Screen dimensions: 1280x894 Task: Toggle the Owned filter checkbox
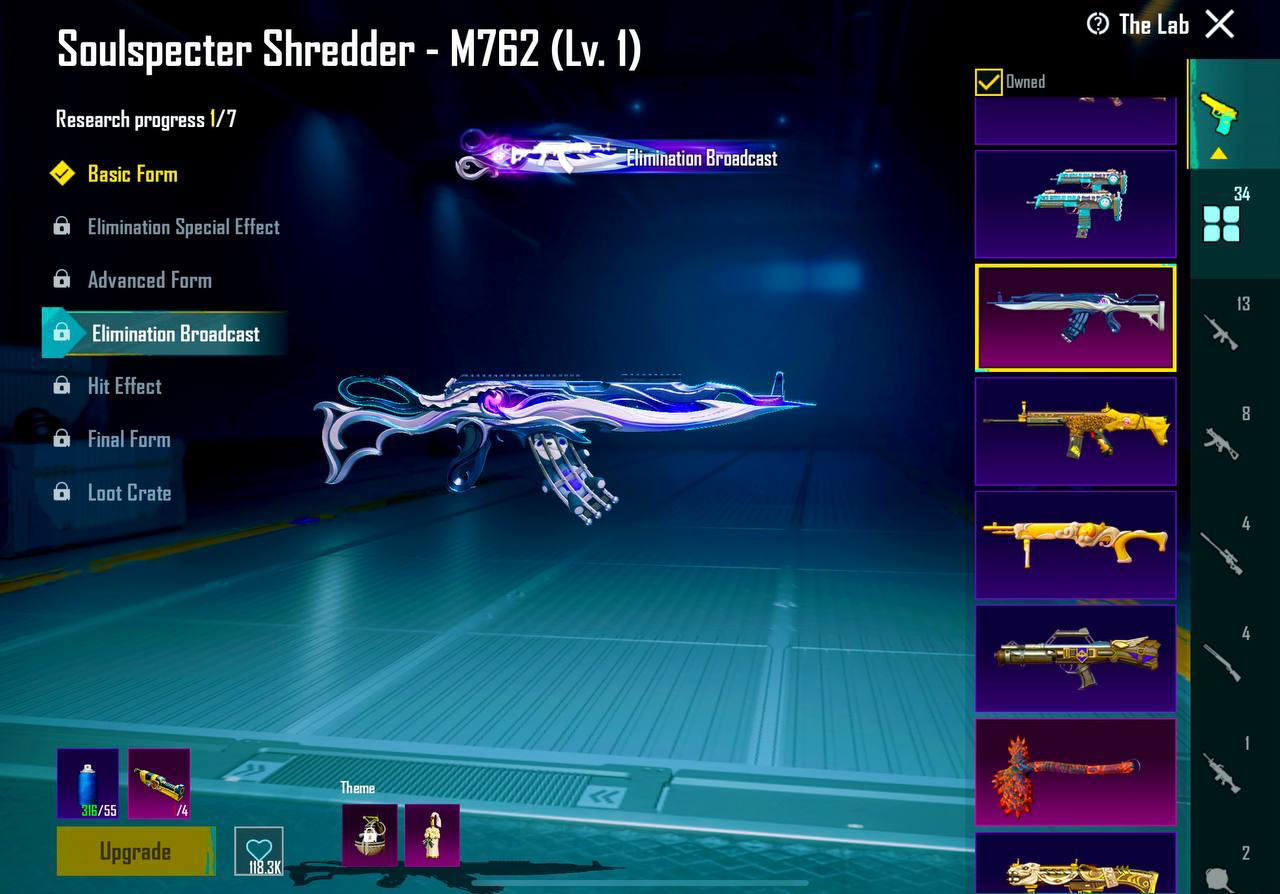tap(988, 82)
